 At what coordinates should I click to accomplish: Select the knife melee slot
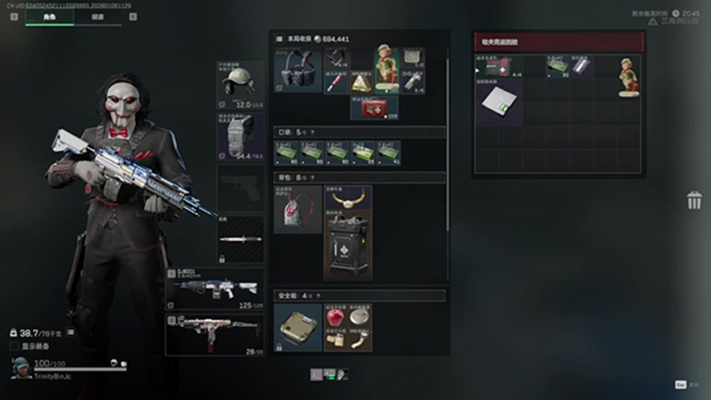click(x=240, y=240)
